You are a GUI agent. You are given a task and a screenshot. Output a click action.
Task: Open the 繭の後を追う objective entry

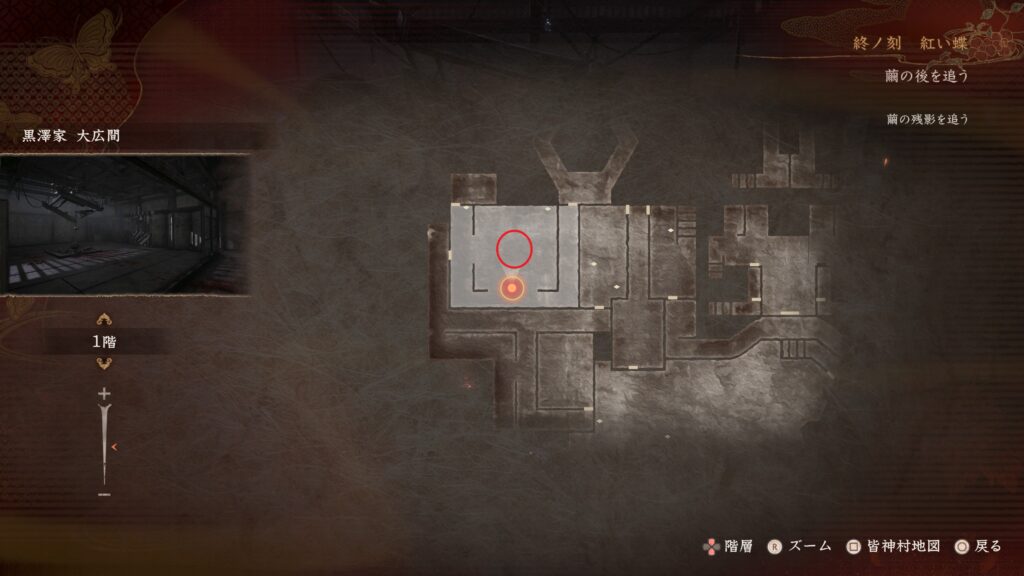click(927, 76)
